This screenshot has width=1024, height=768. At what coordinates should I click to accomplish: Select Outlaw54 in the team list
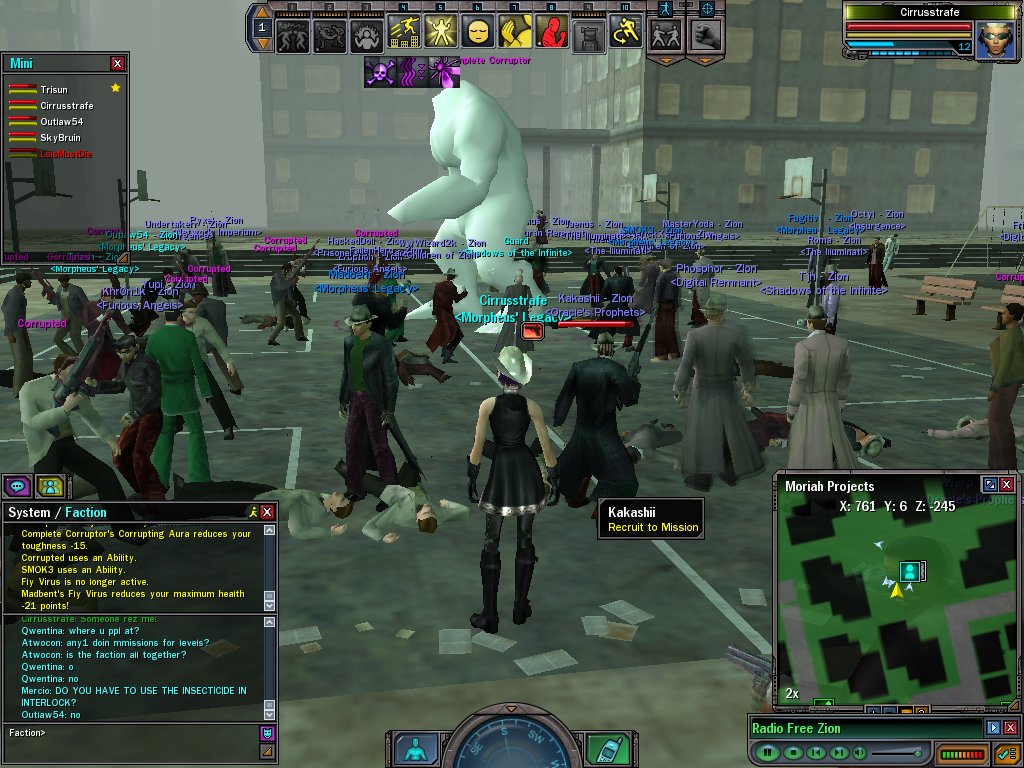click(61, 122)
